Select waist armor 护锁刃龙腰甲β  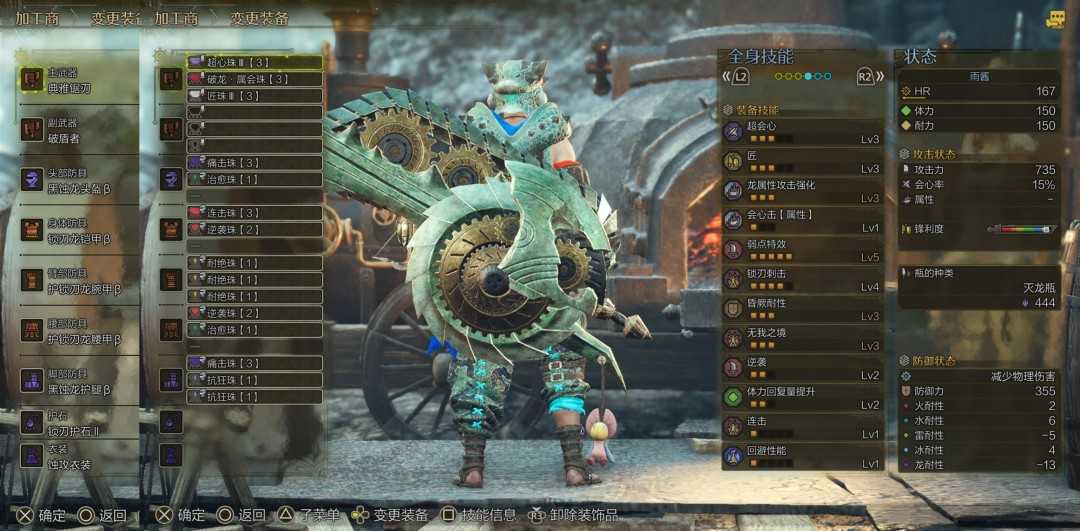(75, 332)
